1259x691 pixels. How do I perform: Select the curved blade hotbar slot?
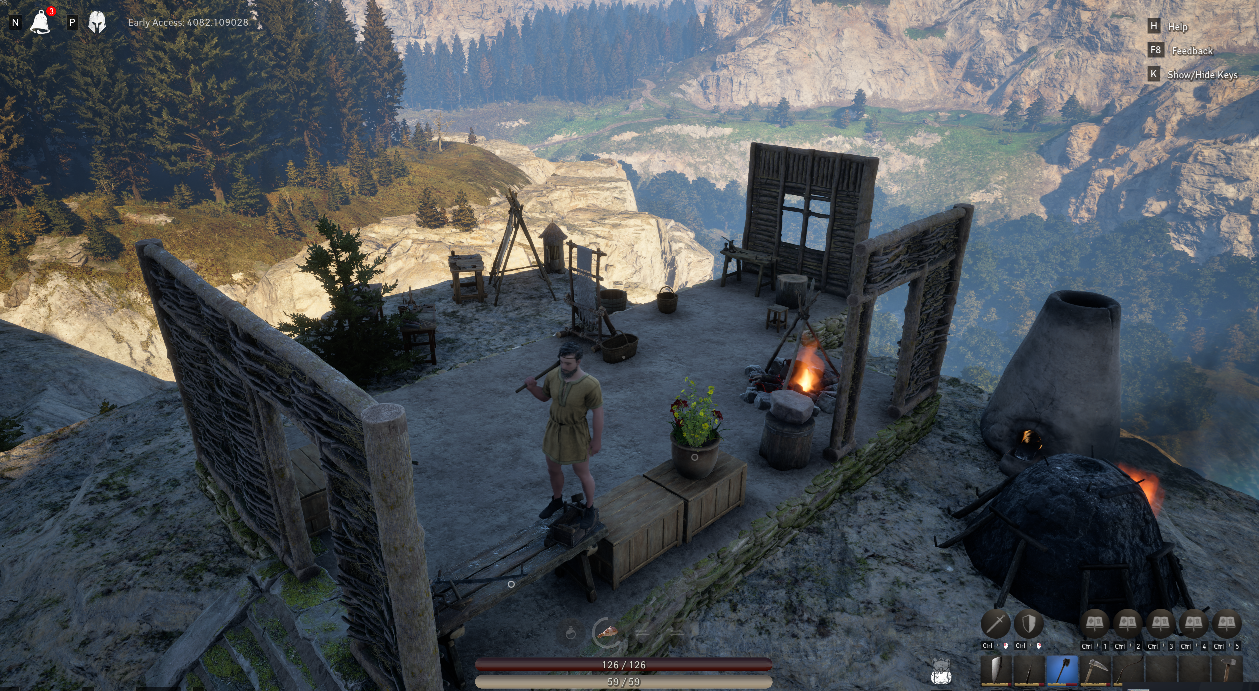pos(996,669)
